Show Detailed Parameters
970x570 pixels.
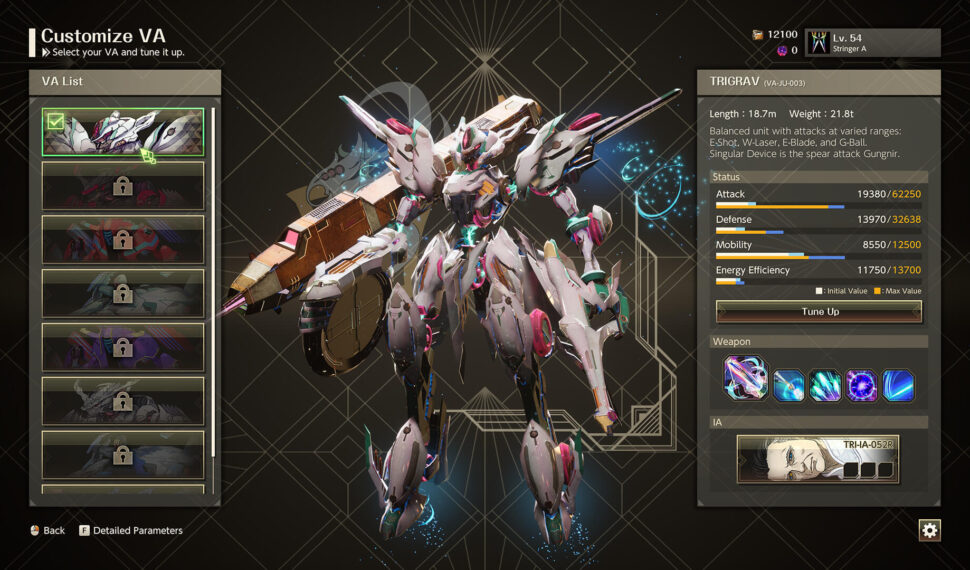click(x=131, y=531)
